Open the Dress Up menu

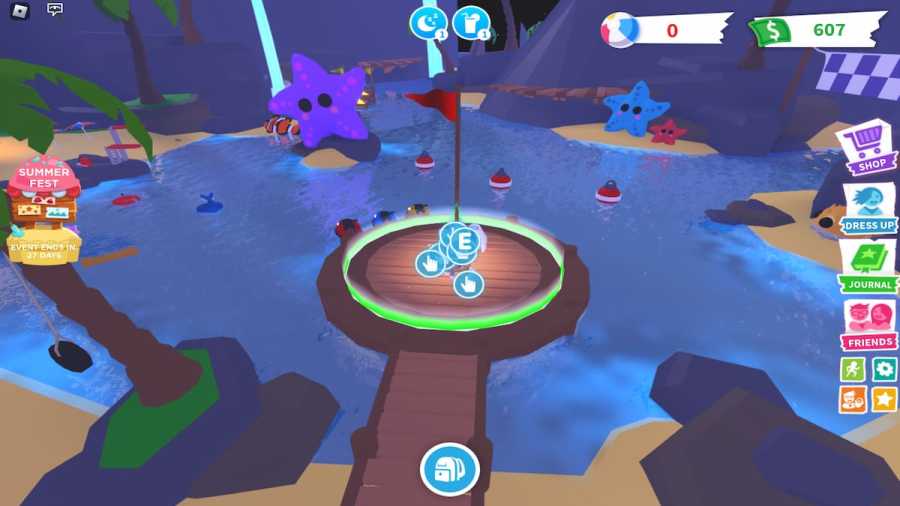868,207
